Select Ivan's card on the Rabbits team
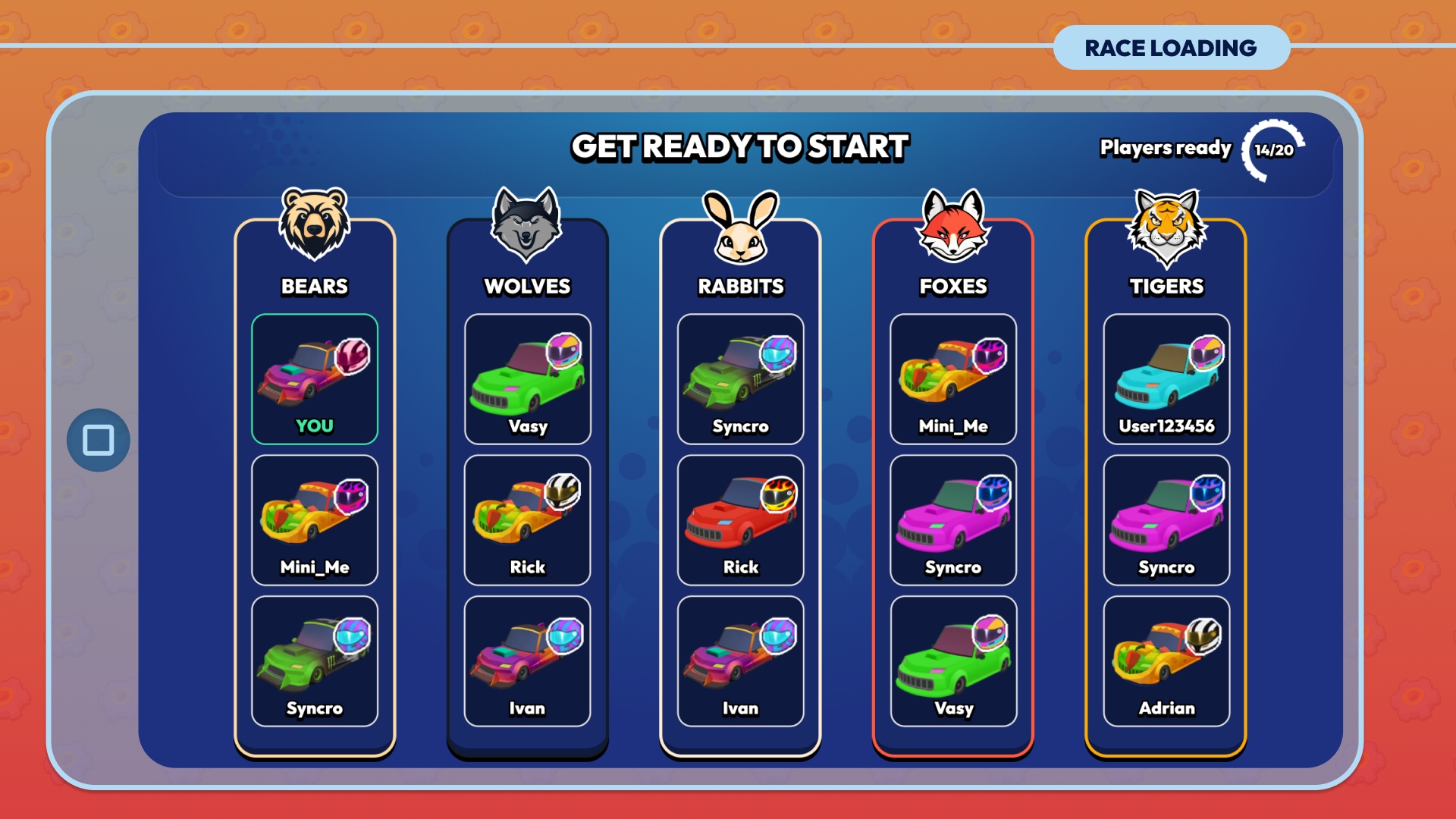This screenshot has height=819, width=1456. [741, 661]
